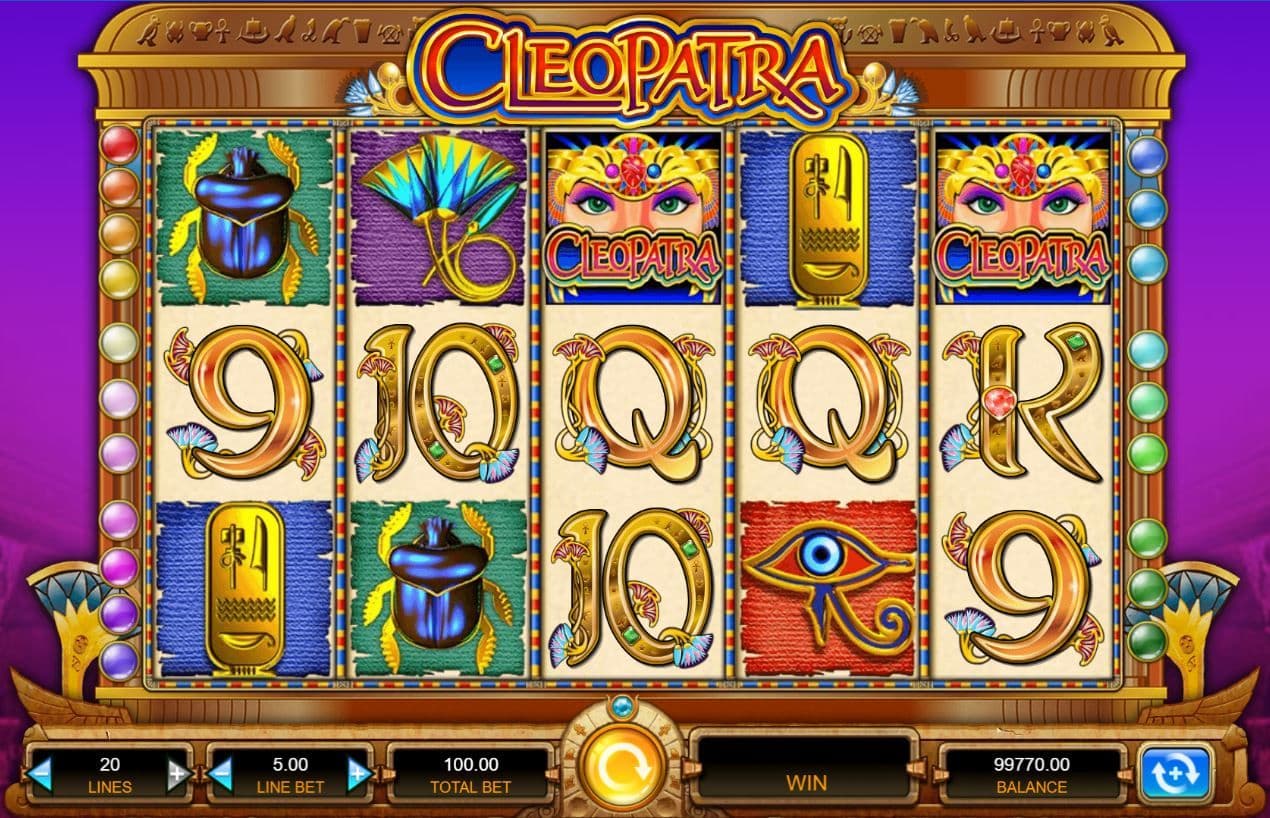Lower the line bet amount
Viewport: 1270px width, 818px height.
222,773
